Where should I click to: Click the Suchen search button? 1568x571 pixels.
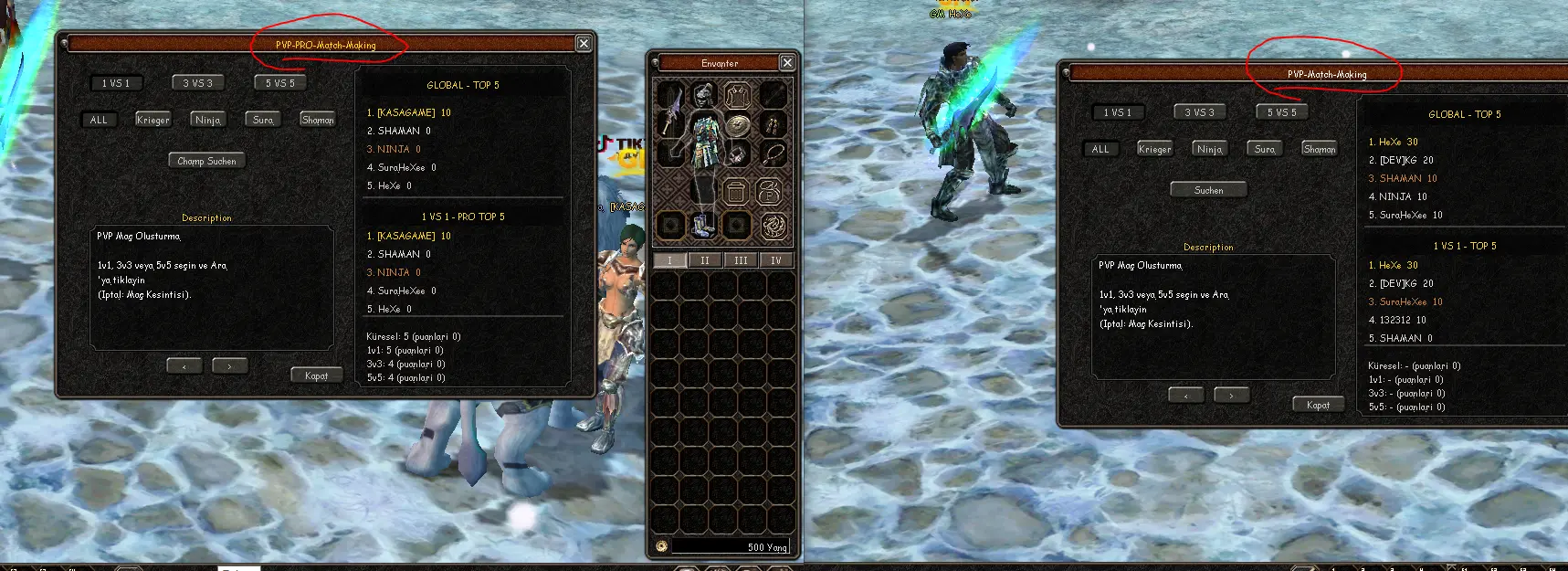1208,190
